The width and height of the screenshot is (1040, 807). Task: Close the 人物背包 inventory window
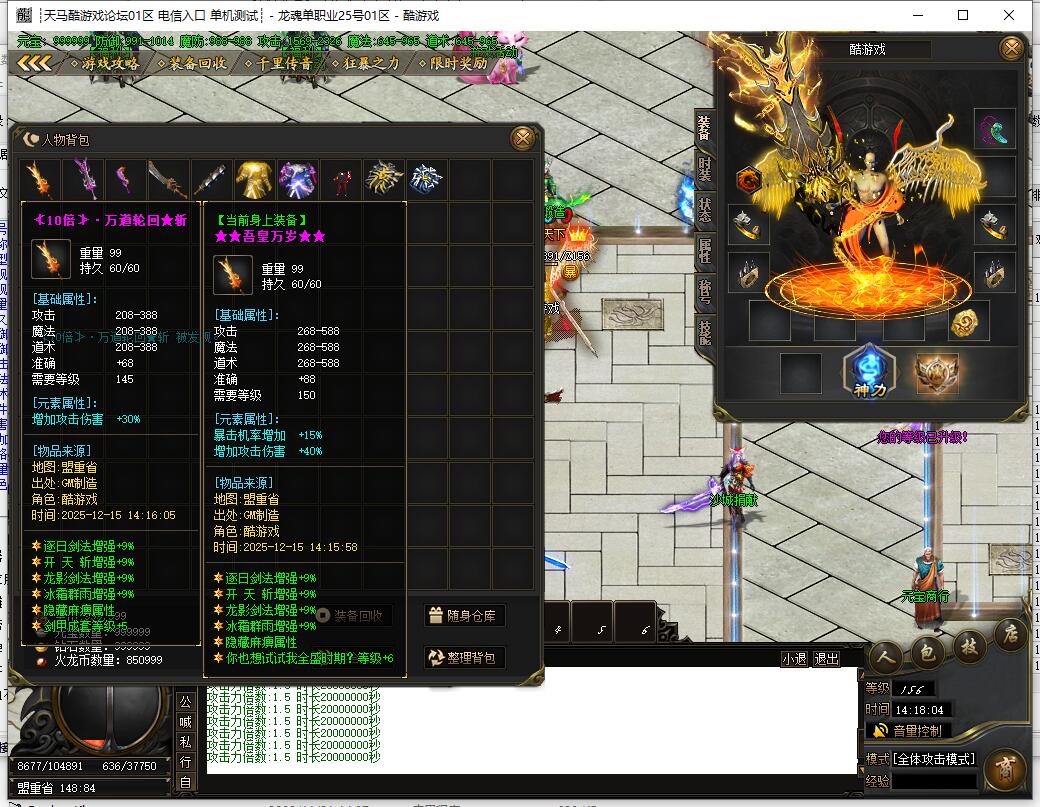pos(522,138)
